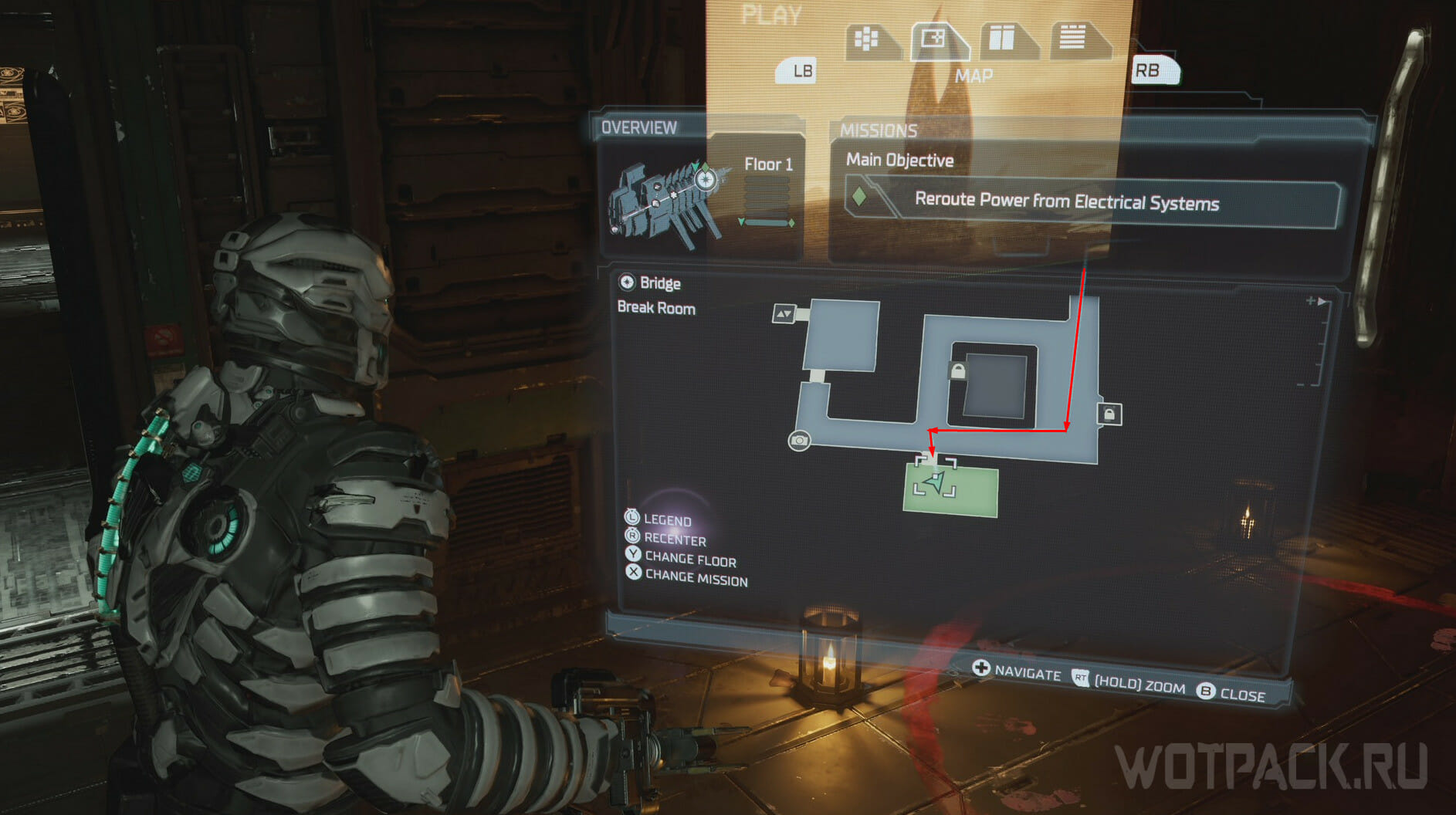The image size is (1456, 815).
Task: Switch to the book-shaped database tab
Action: tap(1002, 39)
